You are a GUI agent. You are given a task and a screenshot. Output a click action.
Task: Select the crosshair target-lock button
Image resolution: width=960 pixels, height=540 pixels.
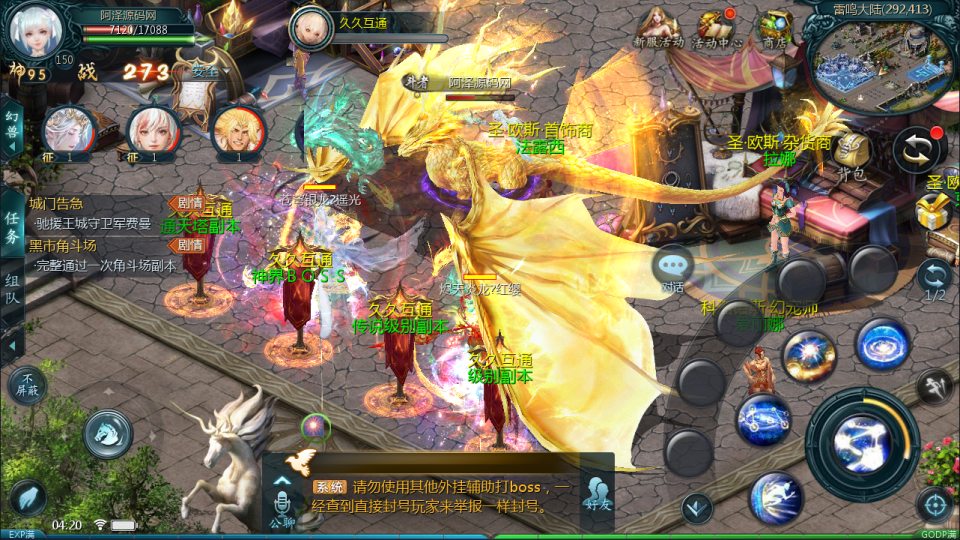pos(936,506)
